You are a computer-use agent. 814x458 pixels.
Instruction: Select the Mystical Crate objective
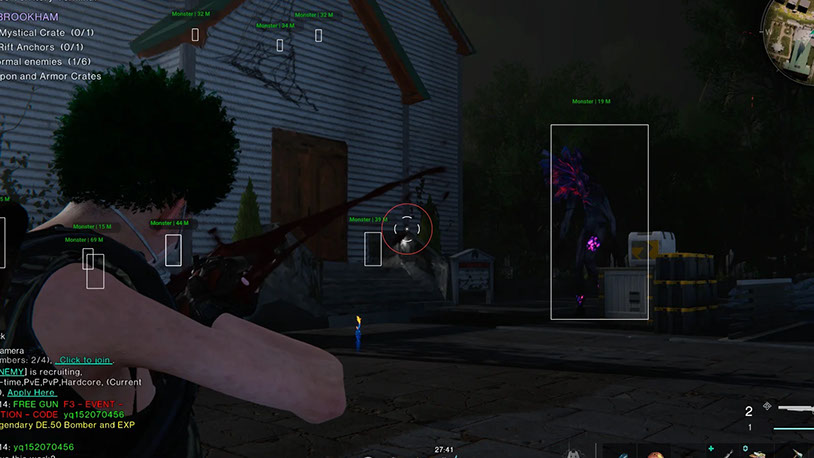[46, 32]
